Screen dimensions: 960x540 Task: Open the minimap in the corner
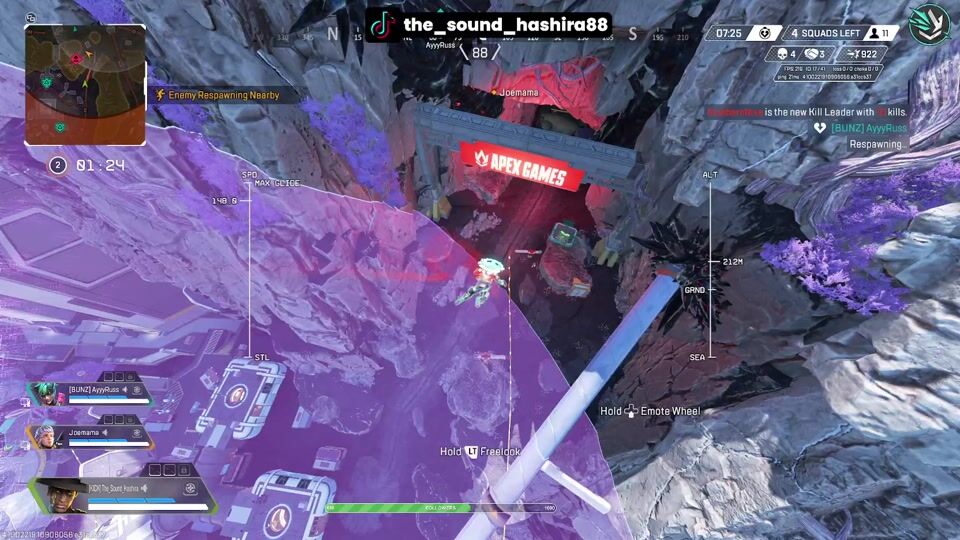pyautogui.click(x=85, y=84)
